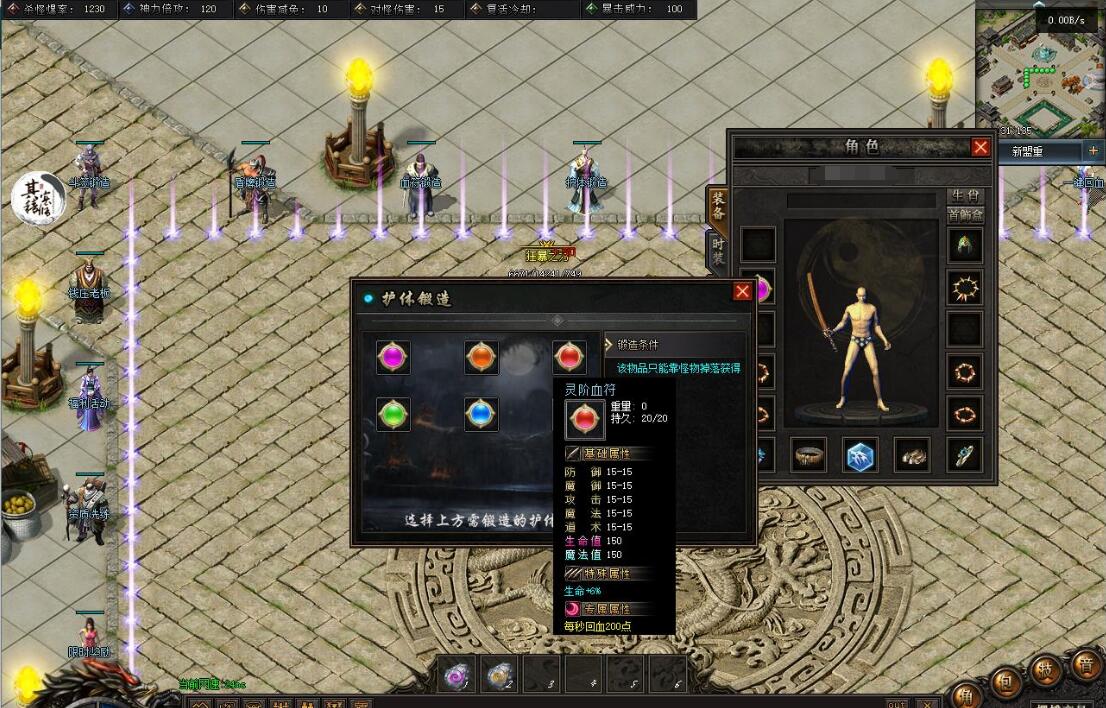Screen dimensions: 1106x708
Task: Select the green helmet equipment slot
Action: tap(965, 246)
